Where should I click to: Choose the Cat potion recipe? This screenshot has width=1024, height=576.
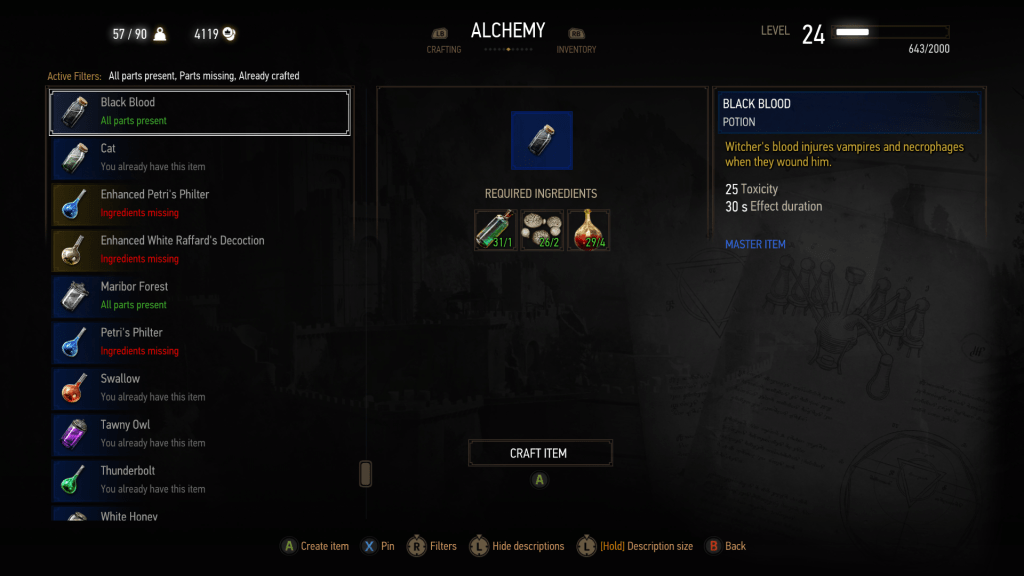pyautogui.click(x=200, y=158)
